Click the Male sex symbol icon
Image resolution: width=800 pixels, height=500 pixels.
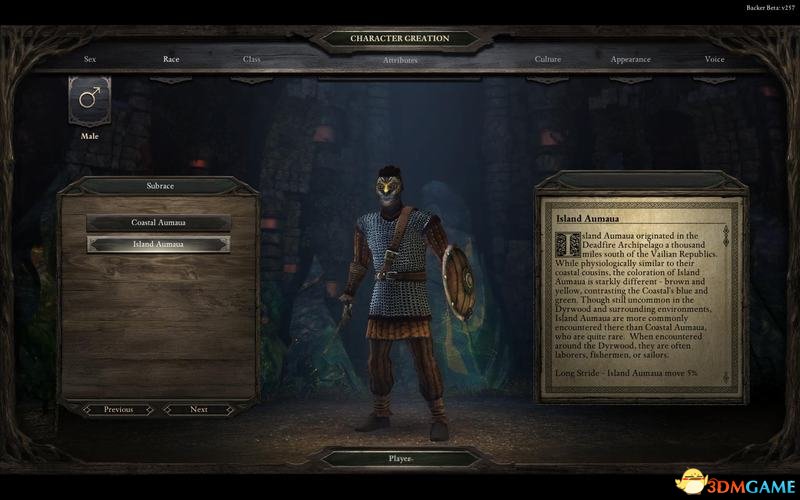pos(90,100)
